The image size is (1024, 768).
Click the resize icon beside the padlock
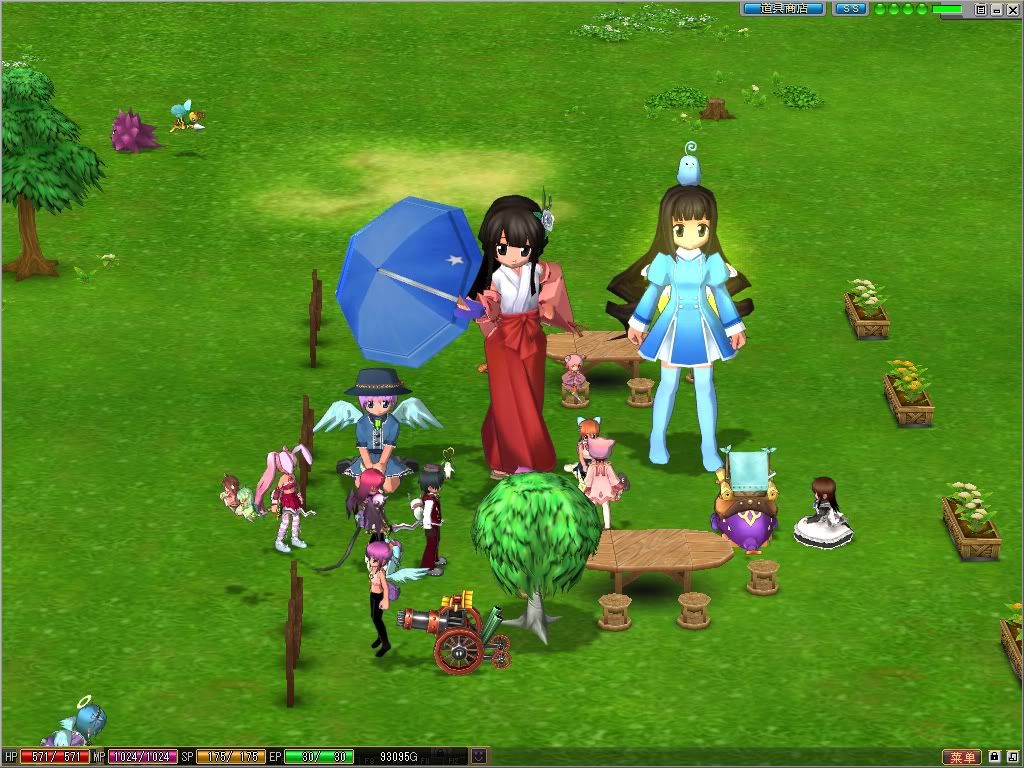pos(1011,757)
